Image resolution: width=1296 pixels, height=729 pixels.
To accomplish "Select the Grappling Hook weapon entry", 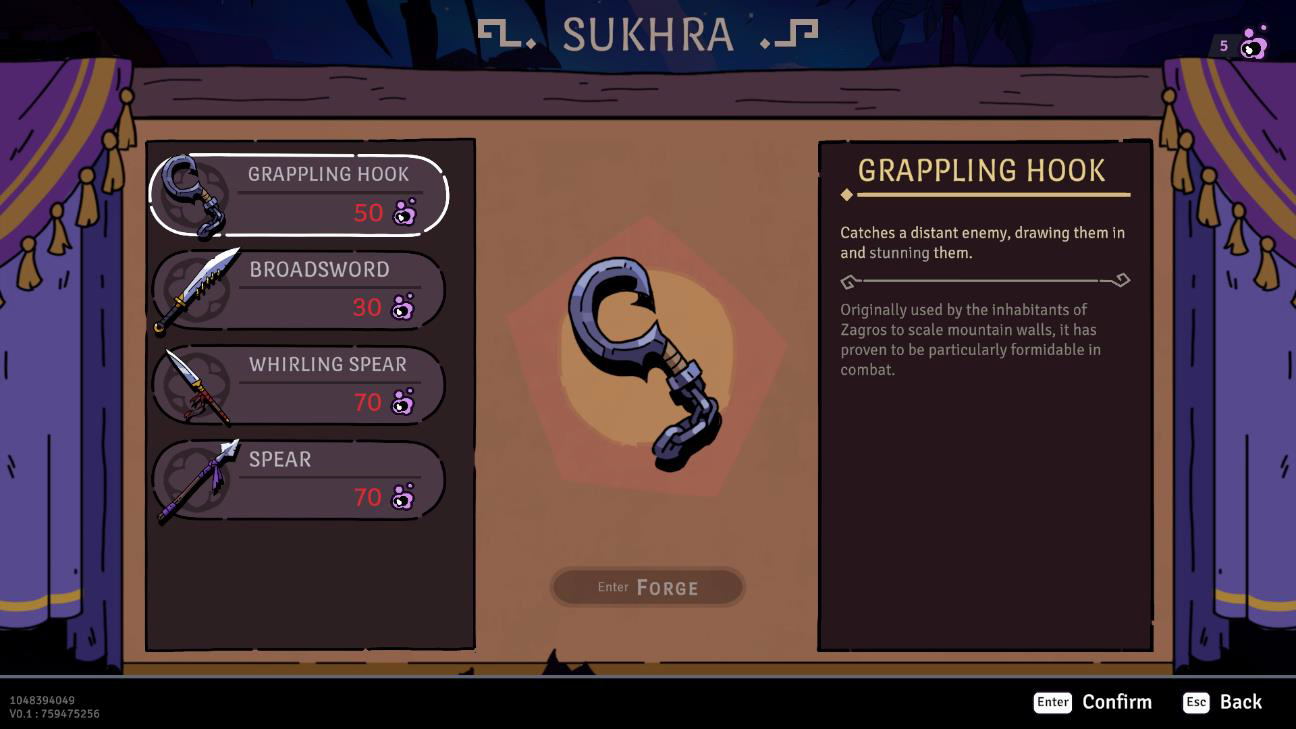I will 300,195.
